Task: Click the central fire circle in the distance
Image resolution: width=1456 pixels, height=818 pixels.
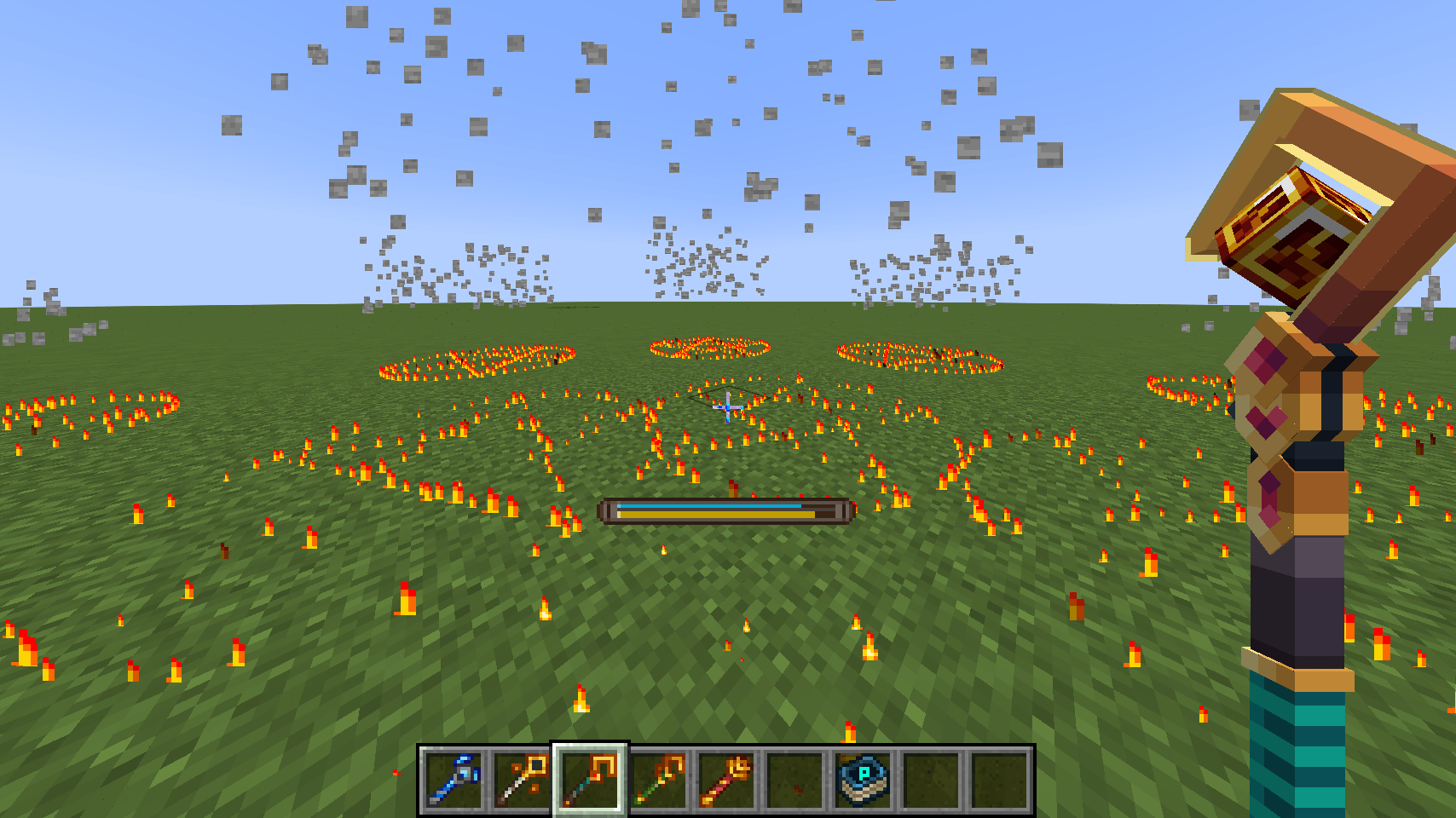Action: pyautogui.click(x=709, y=348)
